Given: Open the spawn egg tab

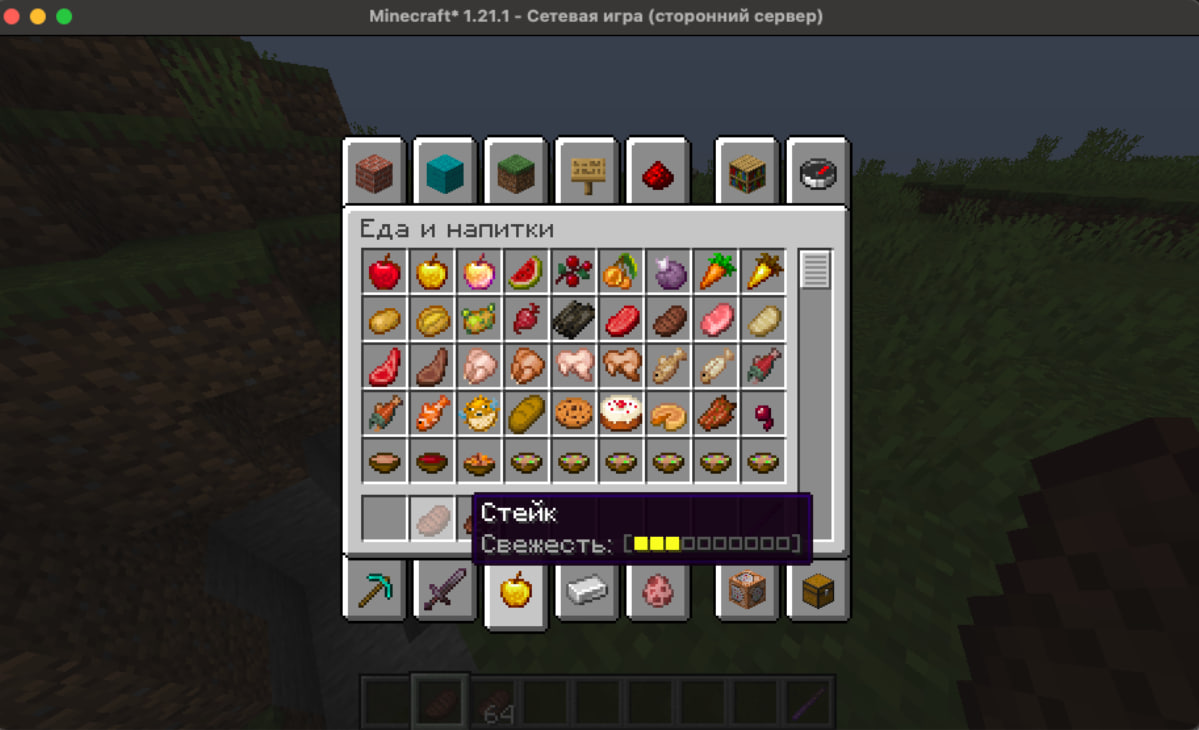Looking at the screenshot, I should pos(658,590).
